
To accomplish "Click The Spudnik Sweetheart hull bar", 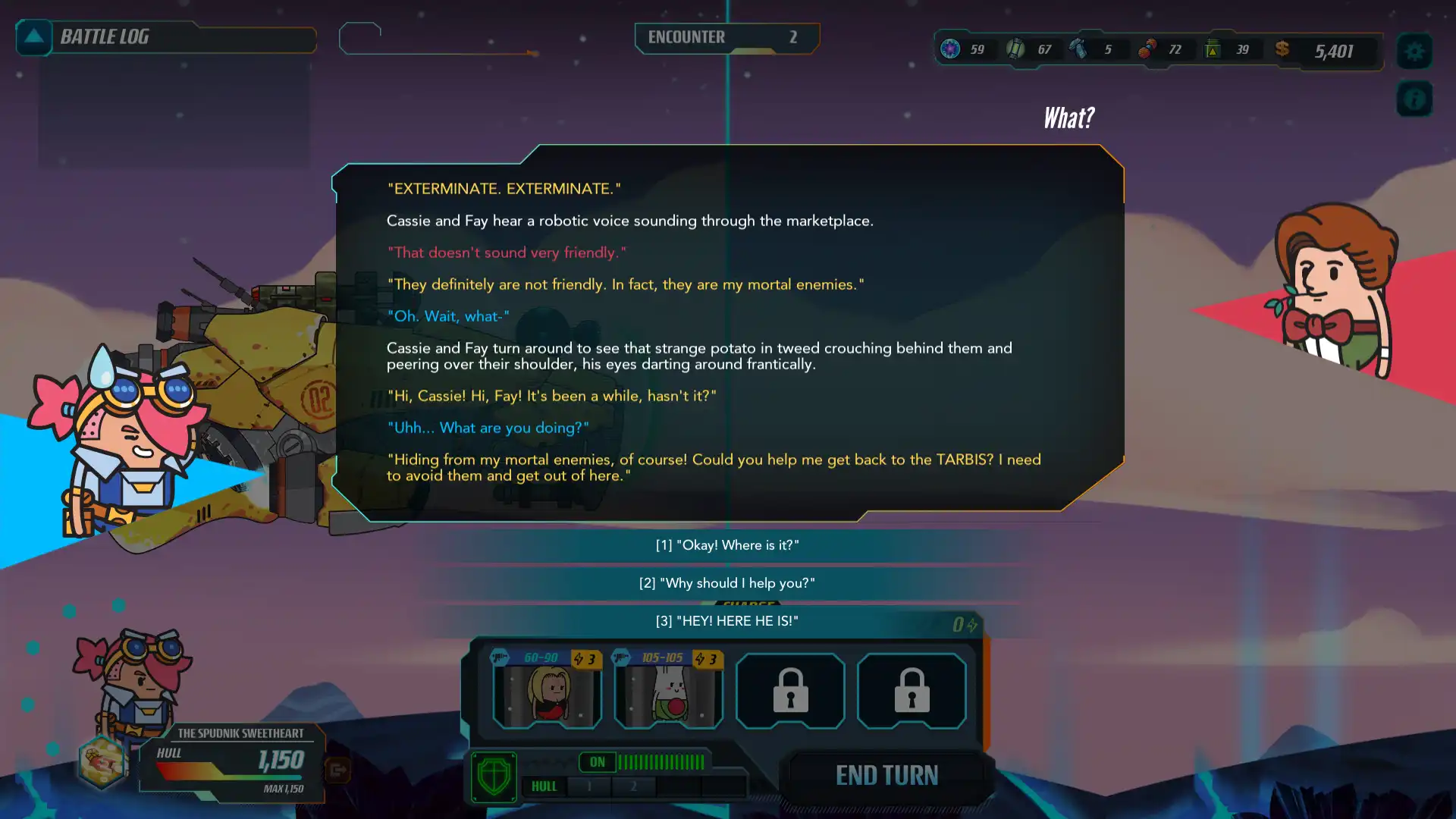I will [231, 764].
